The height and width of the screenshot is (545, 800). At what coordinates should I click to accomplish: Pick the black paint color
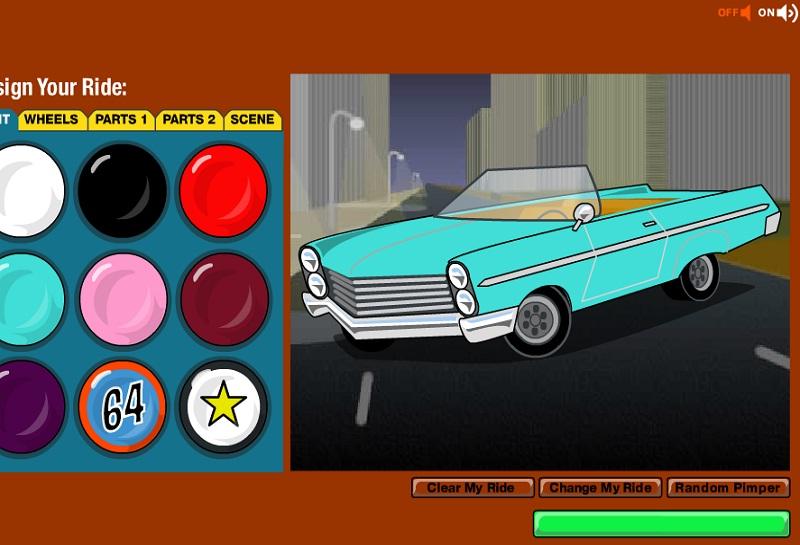click(x=122, y=191)
